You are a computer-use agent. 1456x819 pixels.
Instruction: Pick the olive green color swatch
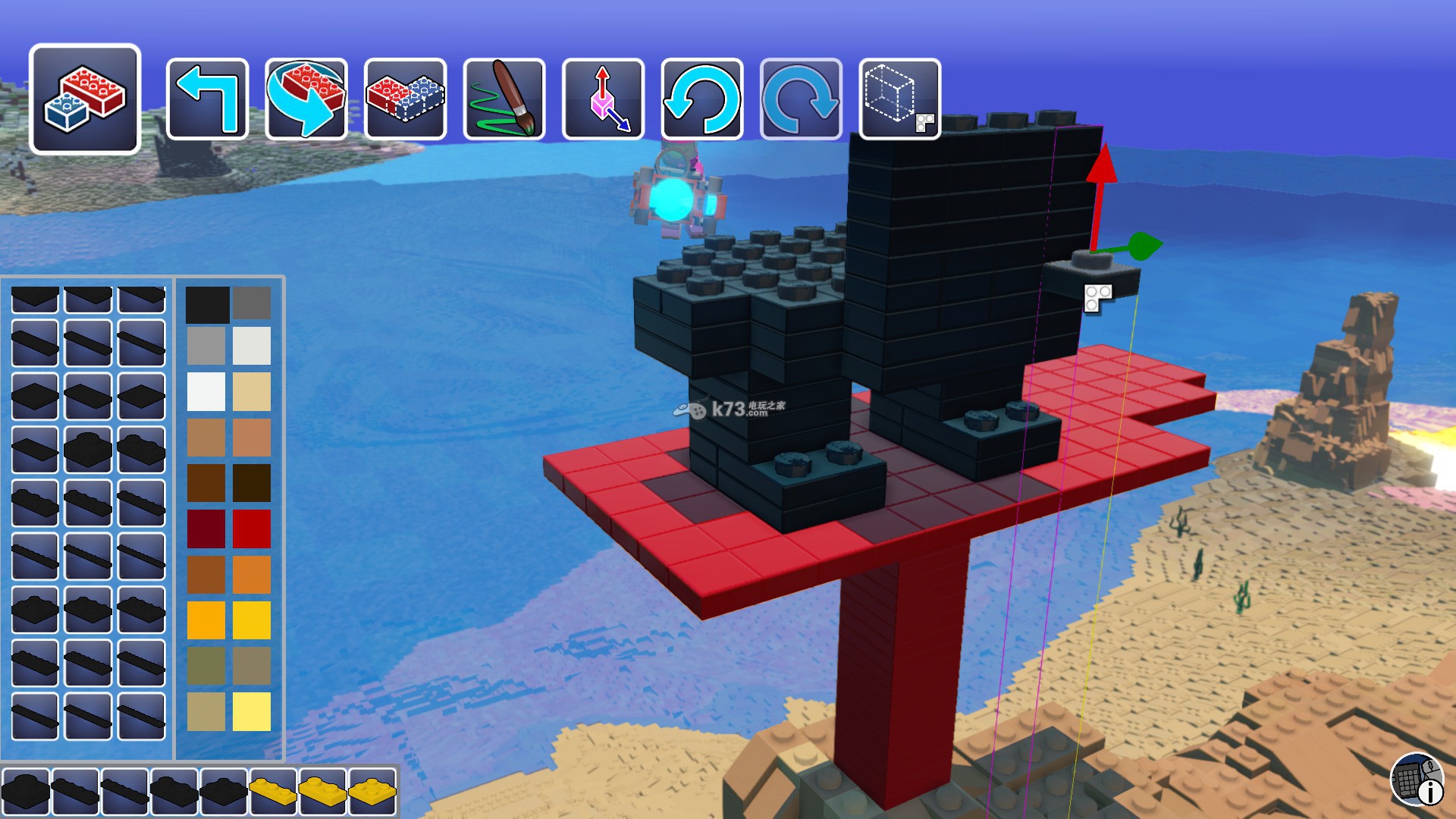(206, 666)
